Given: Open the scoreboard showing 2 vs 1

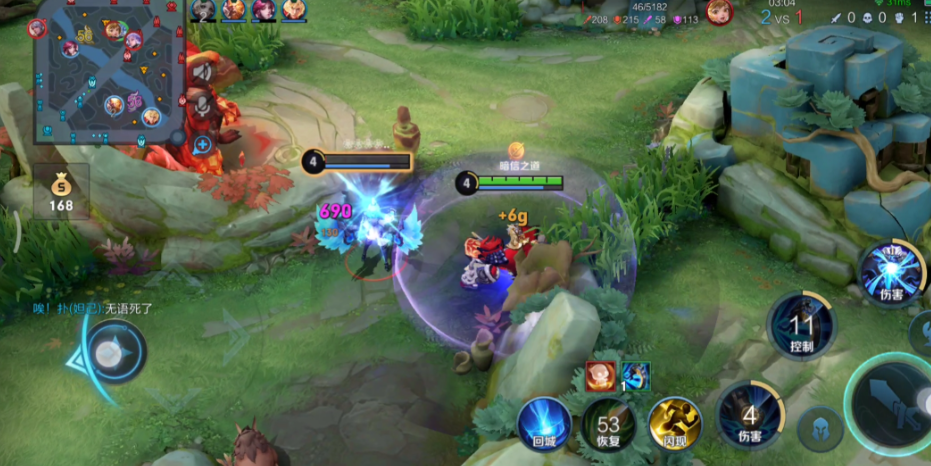Looking at the screenshot, I should point(782,17).
